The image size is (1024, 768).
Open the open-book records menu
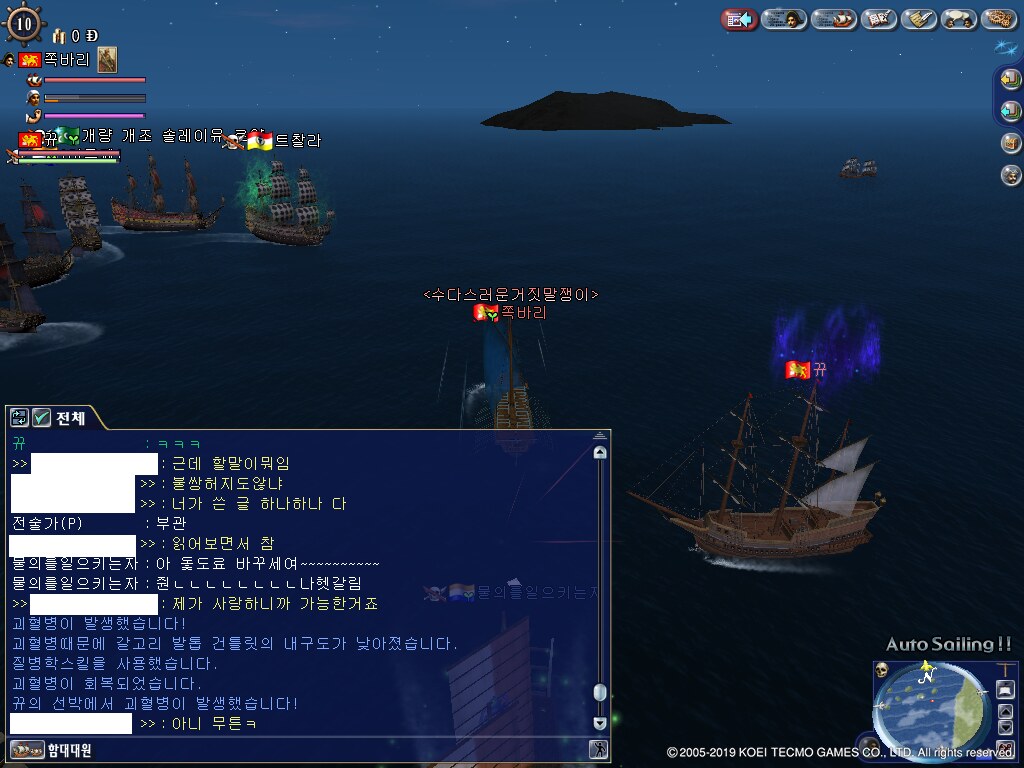878,19
